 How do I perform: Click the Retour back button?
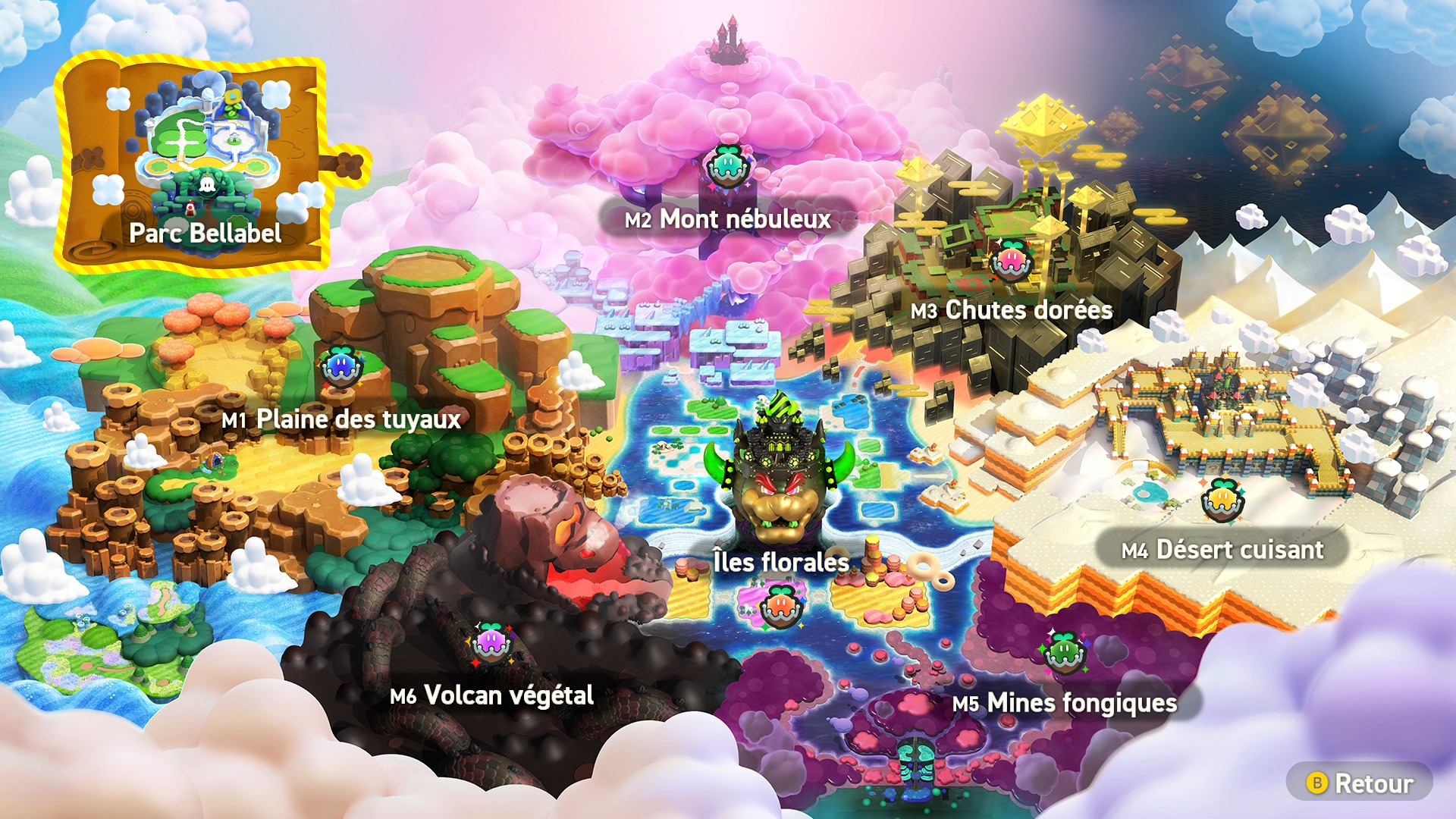1360,783
